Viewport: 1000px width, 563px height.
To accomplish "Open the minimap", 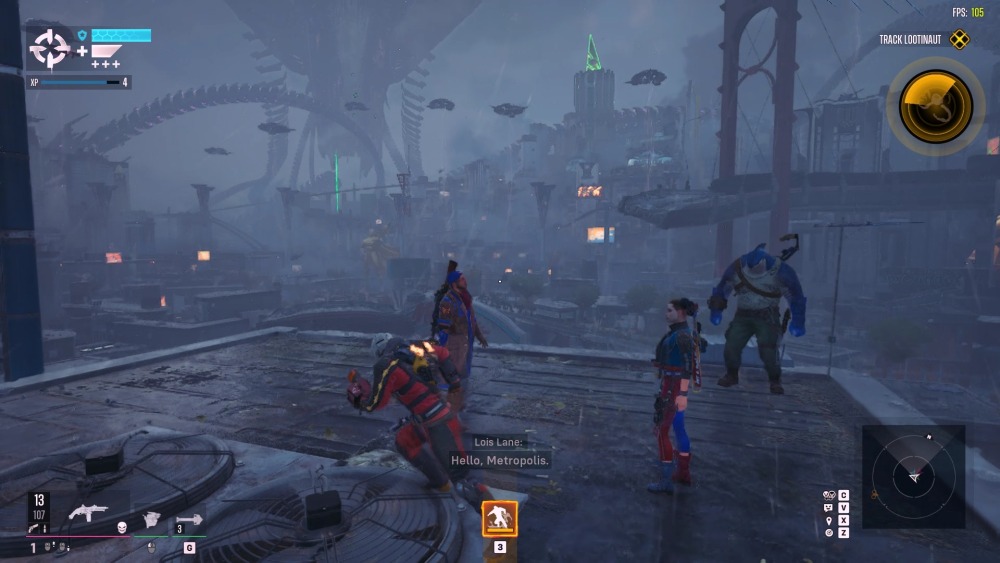I will tap(913, 477).
